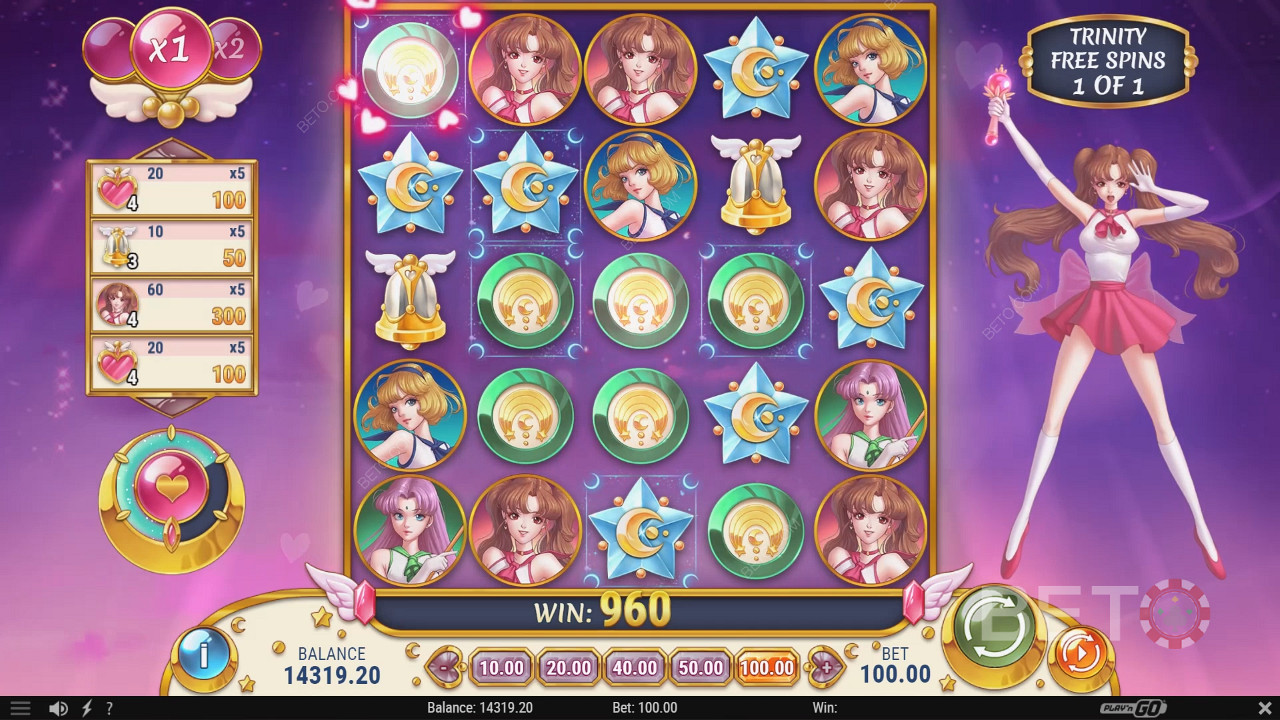Click the lightning turbo mode icon

pos(86,708)
